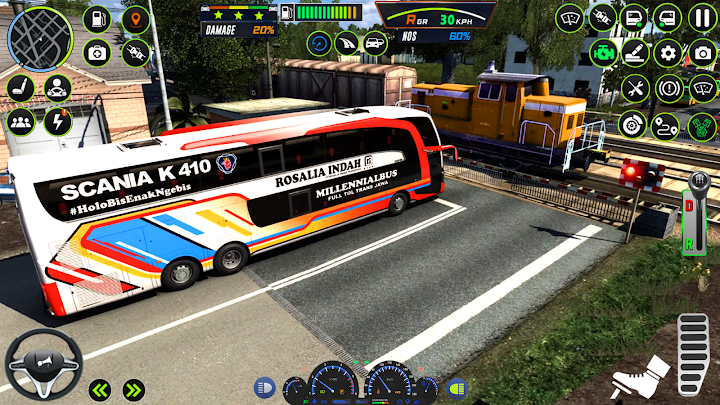Open the route waypoints icon

(x=665, y=125)
